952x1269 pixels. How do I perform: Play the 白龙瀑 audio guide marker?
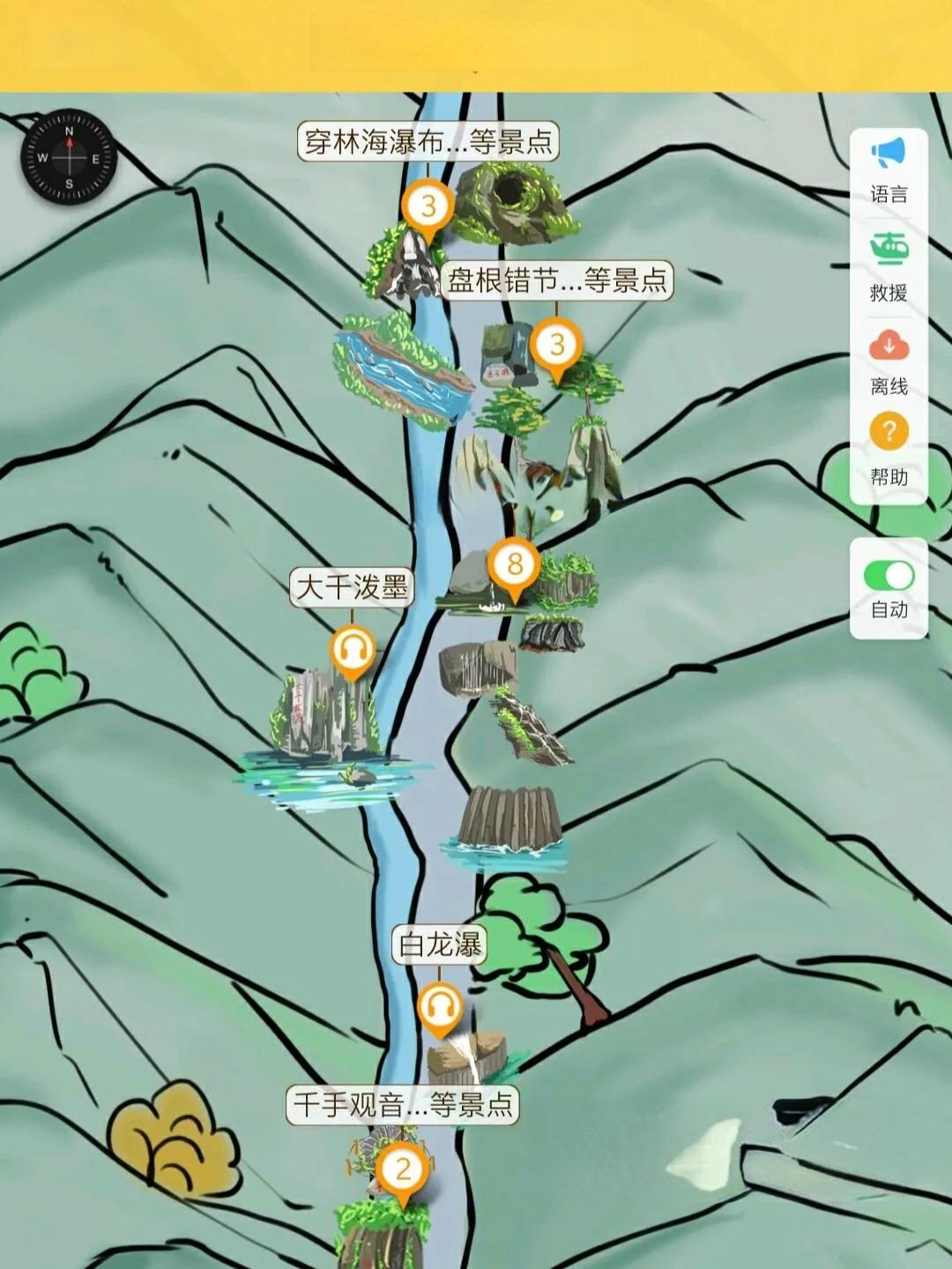(440, 1005)
